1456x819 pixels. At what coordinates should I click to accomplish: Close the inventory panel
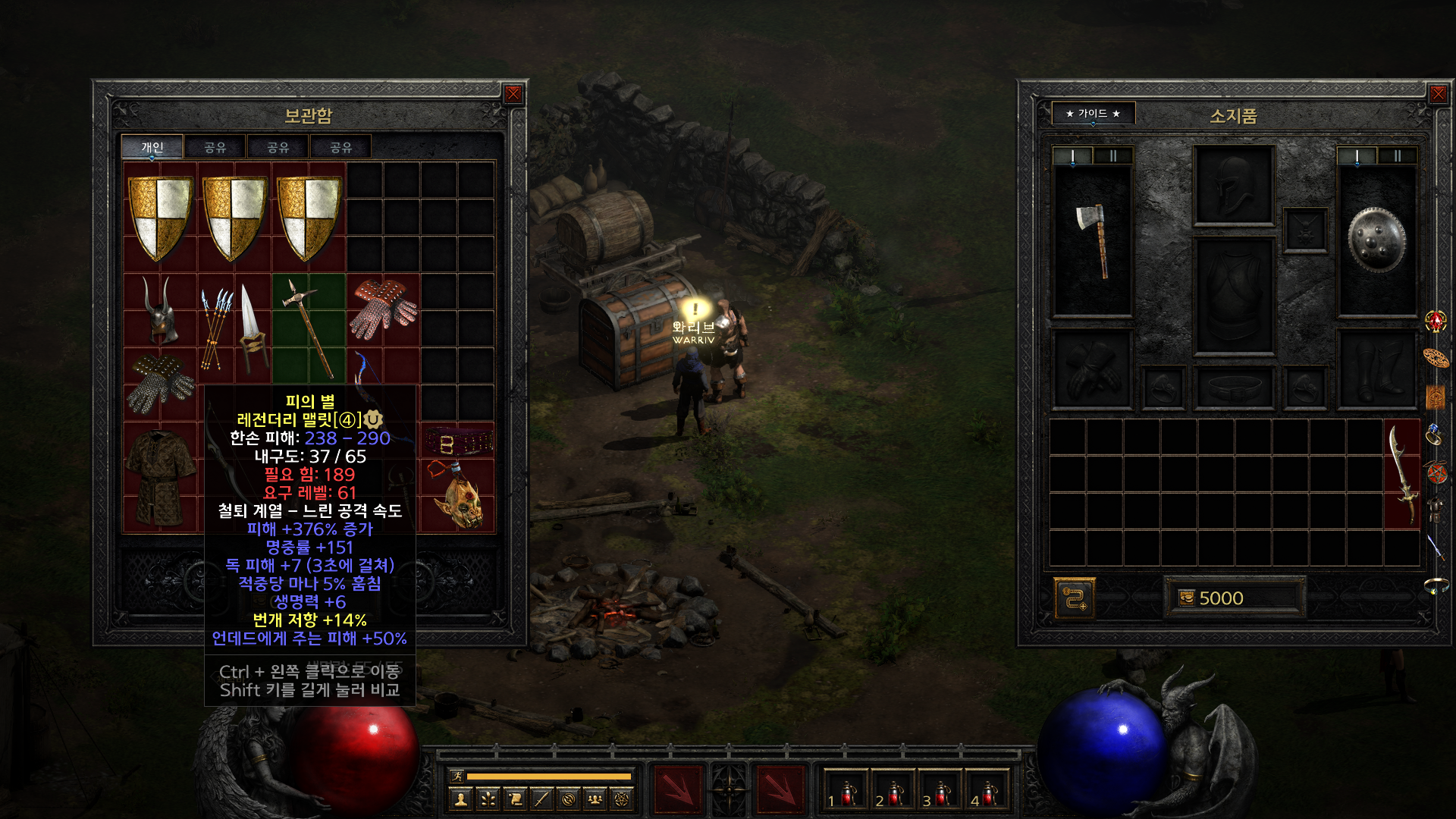(x=1438, y=94)
